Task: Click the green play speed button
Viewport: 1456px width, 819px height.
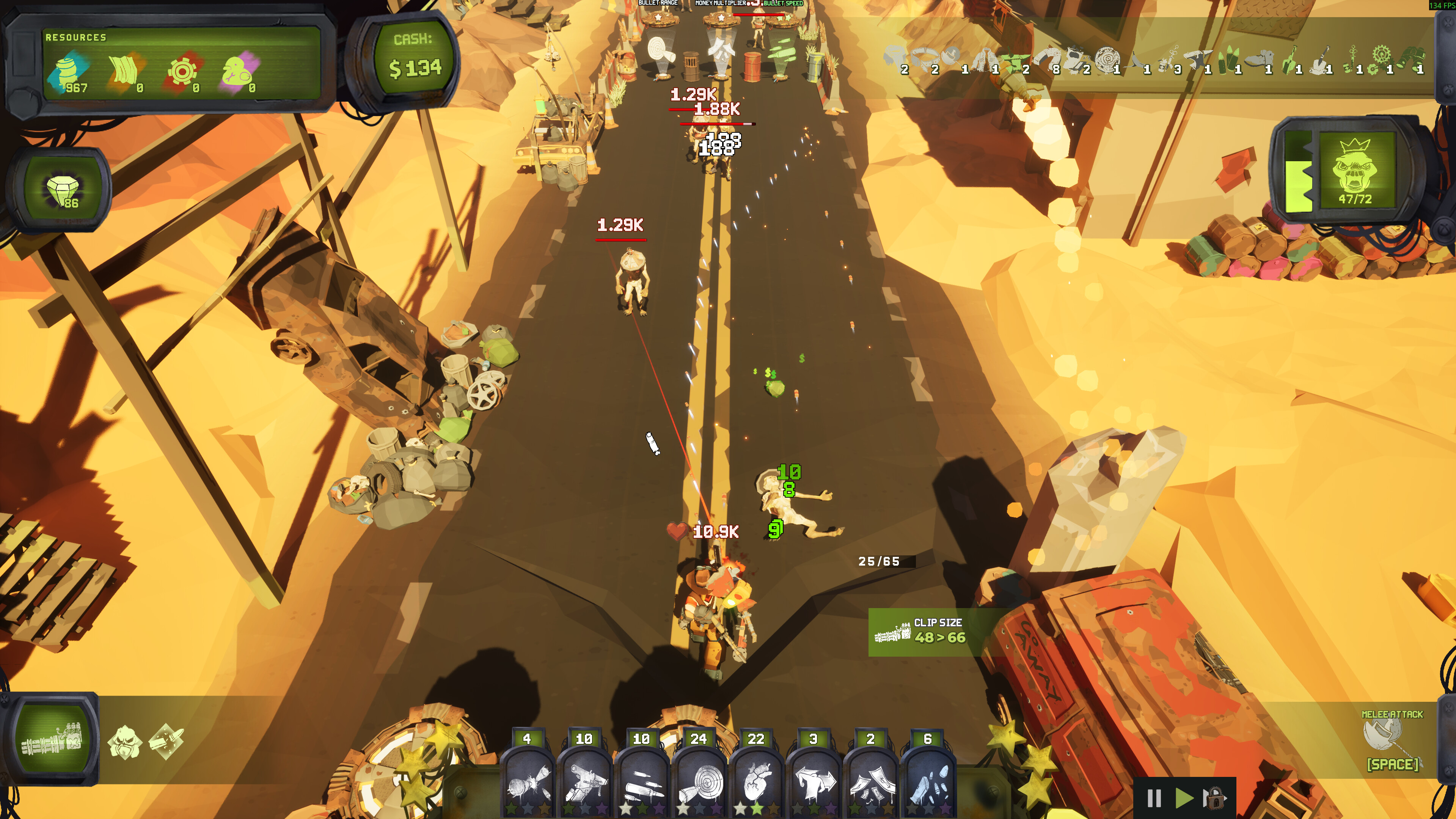Action: tap(1184, 798)
